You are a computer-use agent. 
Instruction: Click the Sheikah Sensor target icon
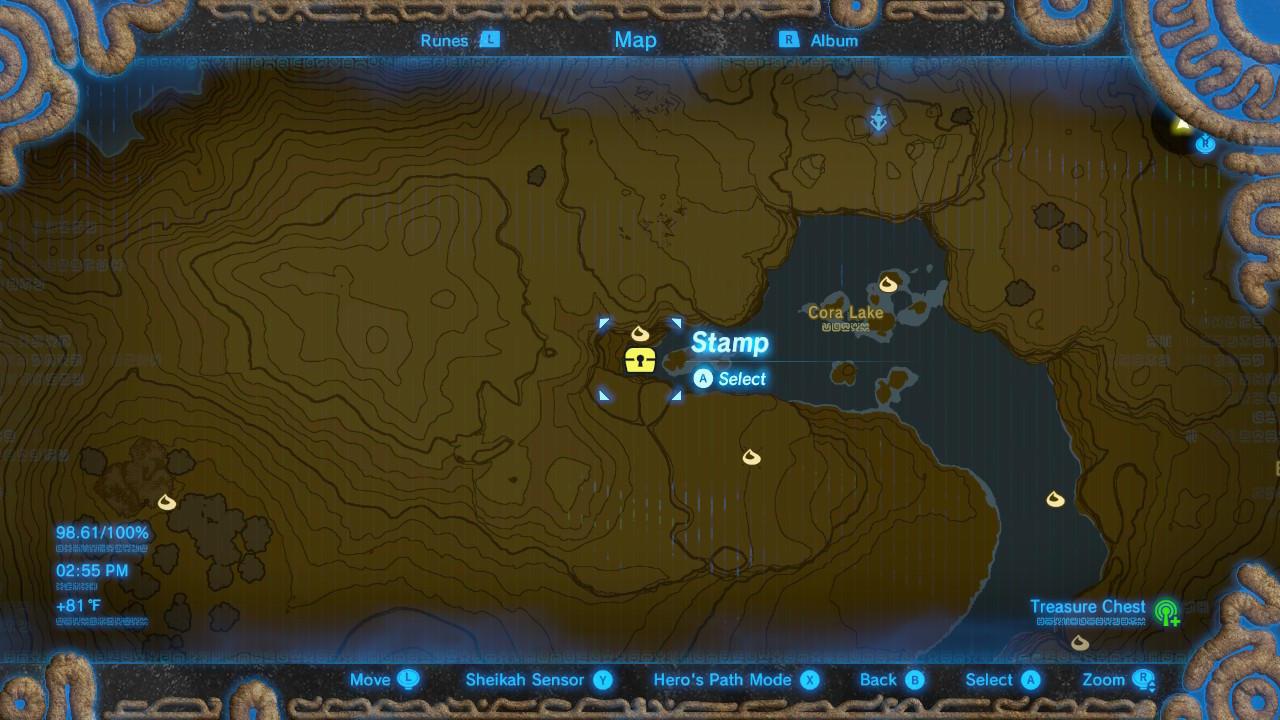[1167, 612]
